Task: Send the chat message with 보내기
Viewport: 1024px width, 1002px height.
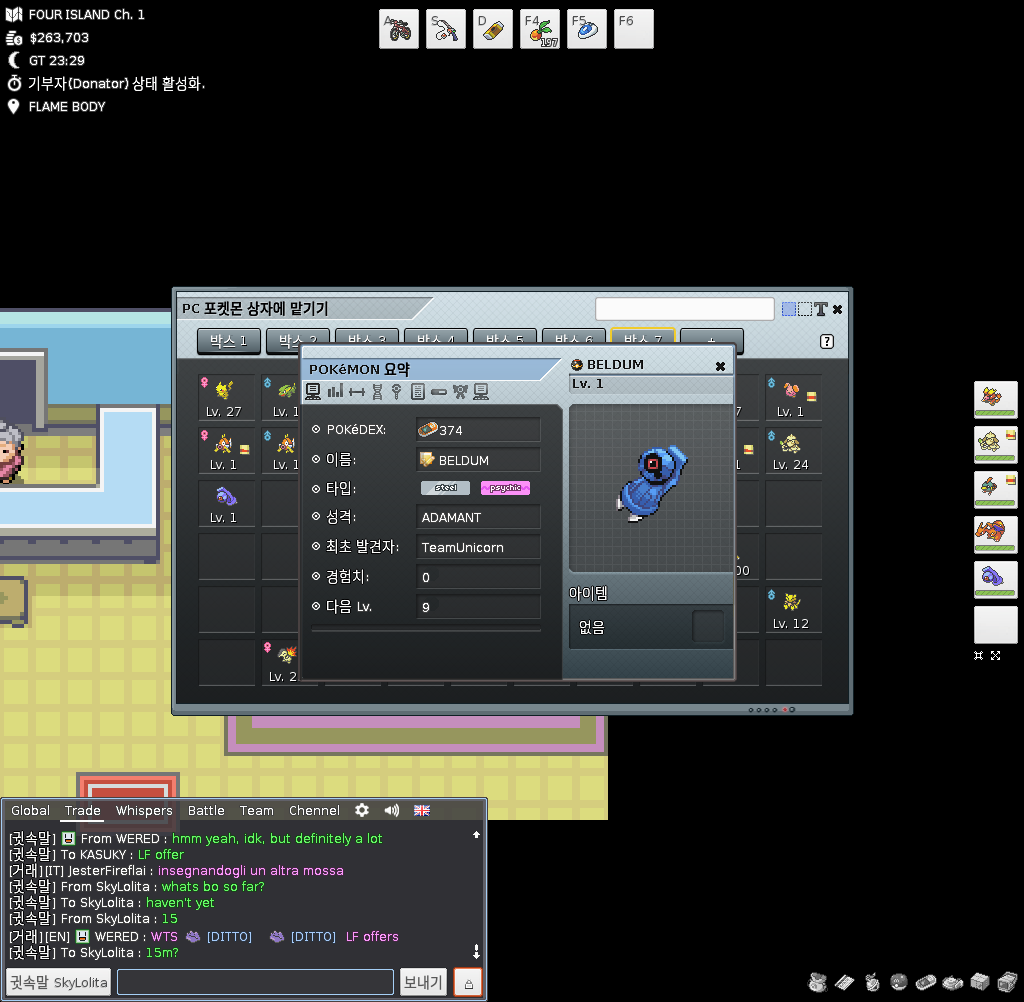Action: pyautogui.click(x=423, y=982)
